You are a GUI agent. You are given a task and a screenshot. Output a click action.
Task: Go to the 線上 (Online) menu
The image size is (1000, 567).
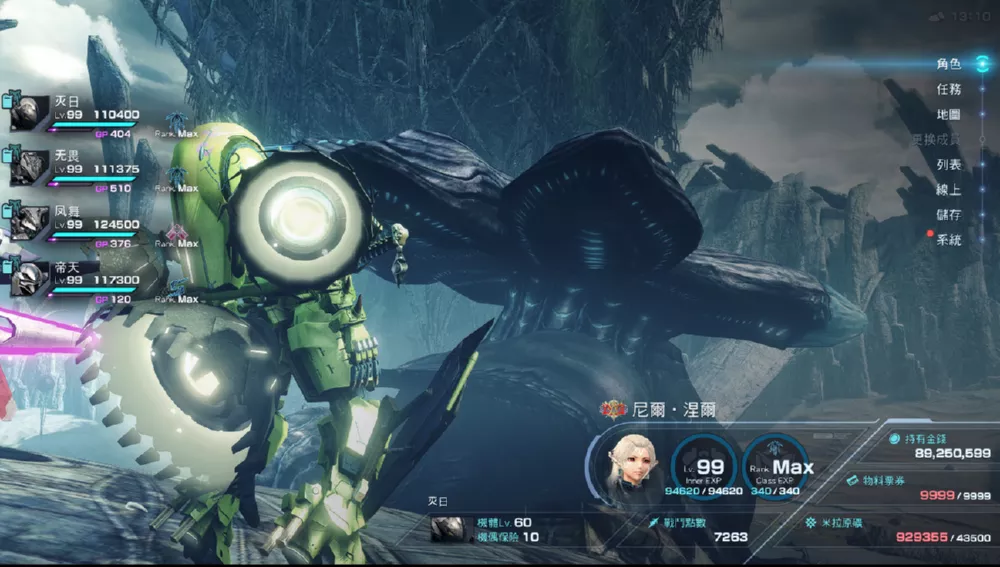949,190
